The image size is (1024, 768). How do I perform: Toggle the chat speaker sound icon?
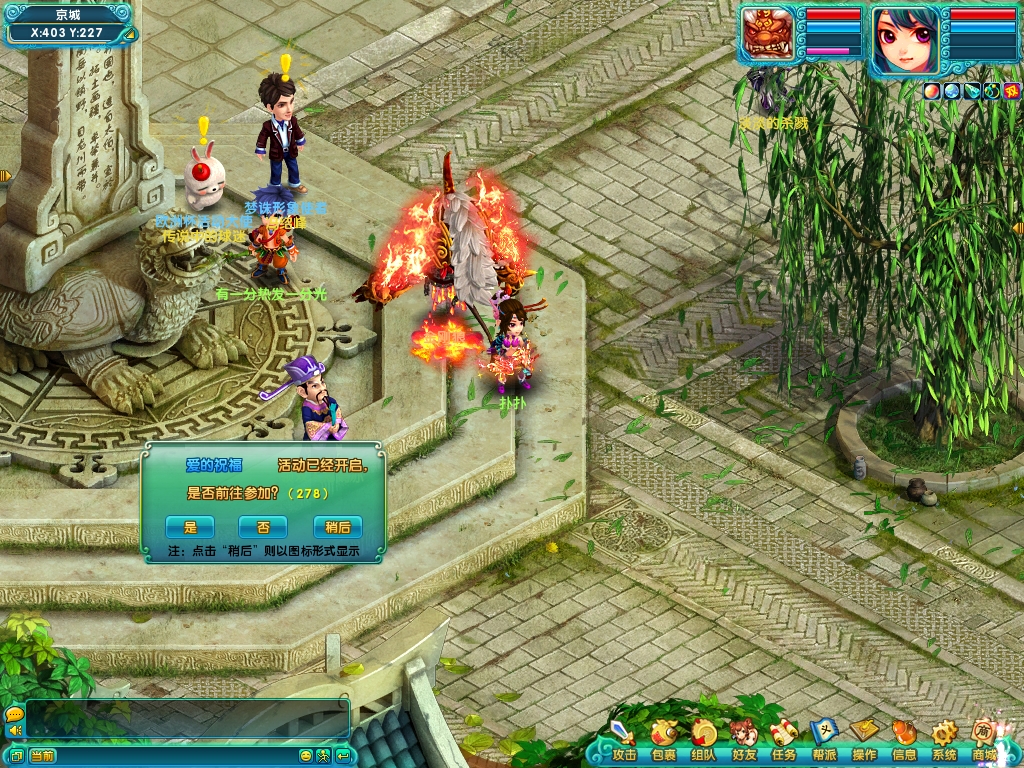pyautogui.click(x=14, y=731)
